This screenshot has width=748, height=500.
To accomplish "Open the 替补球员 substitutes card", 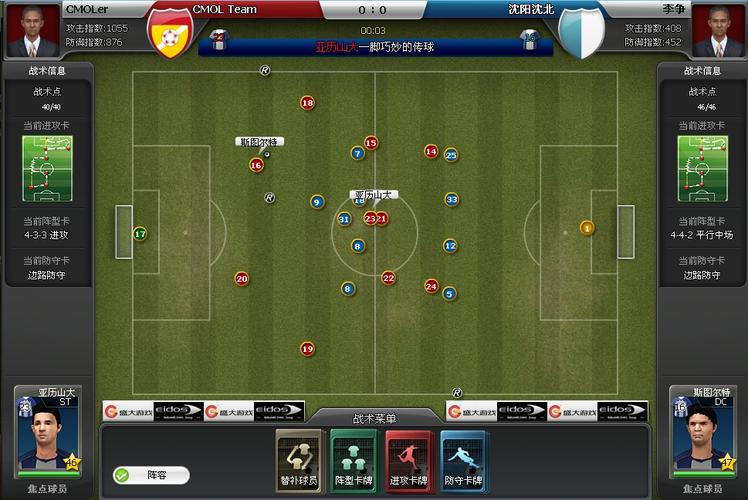I will coord(299,461).
